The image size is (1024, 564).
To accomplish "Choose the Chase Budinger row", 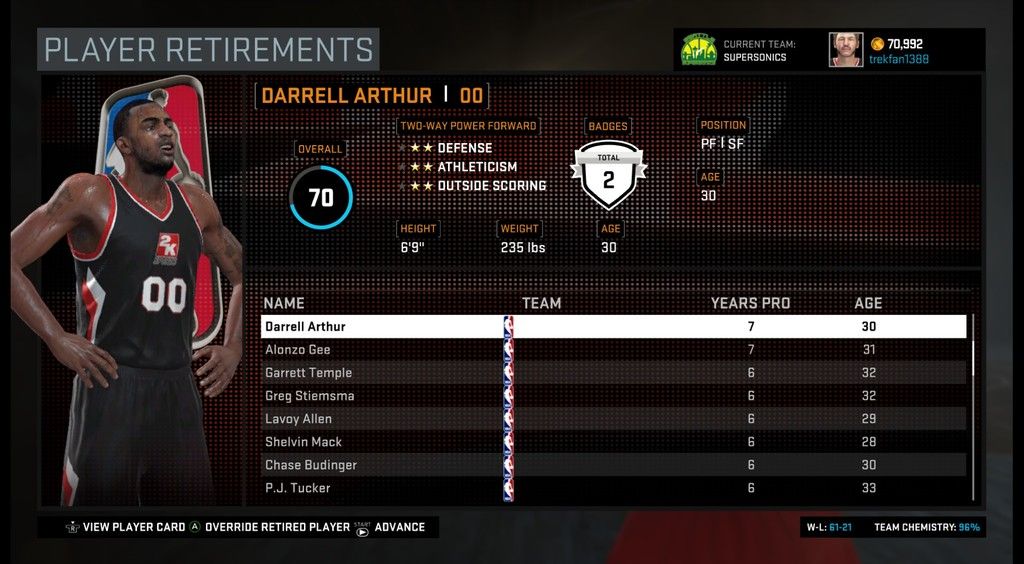I will tap(612, 465).
